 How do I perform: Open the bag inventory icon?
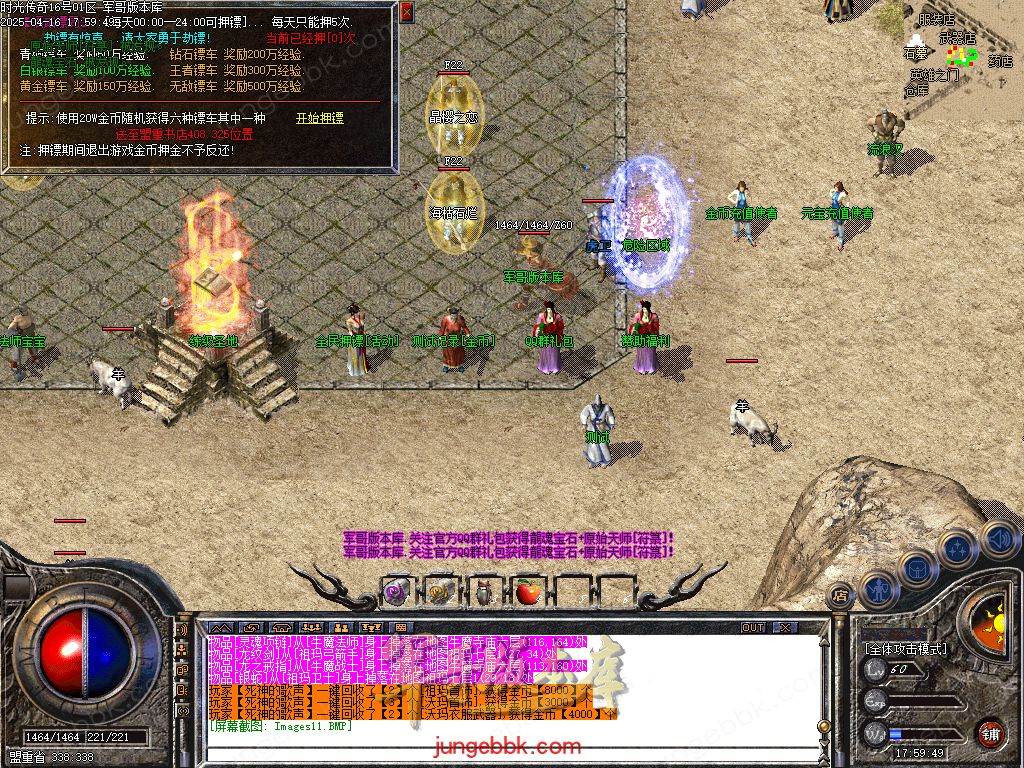(919, 569)
